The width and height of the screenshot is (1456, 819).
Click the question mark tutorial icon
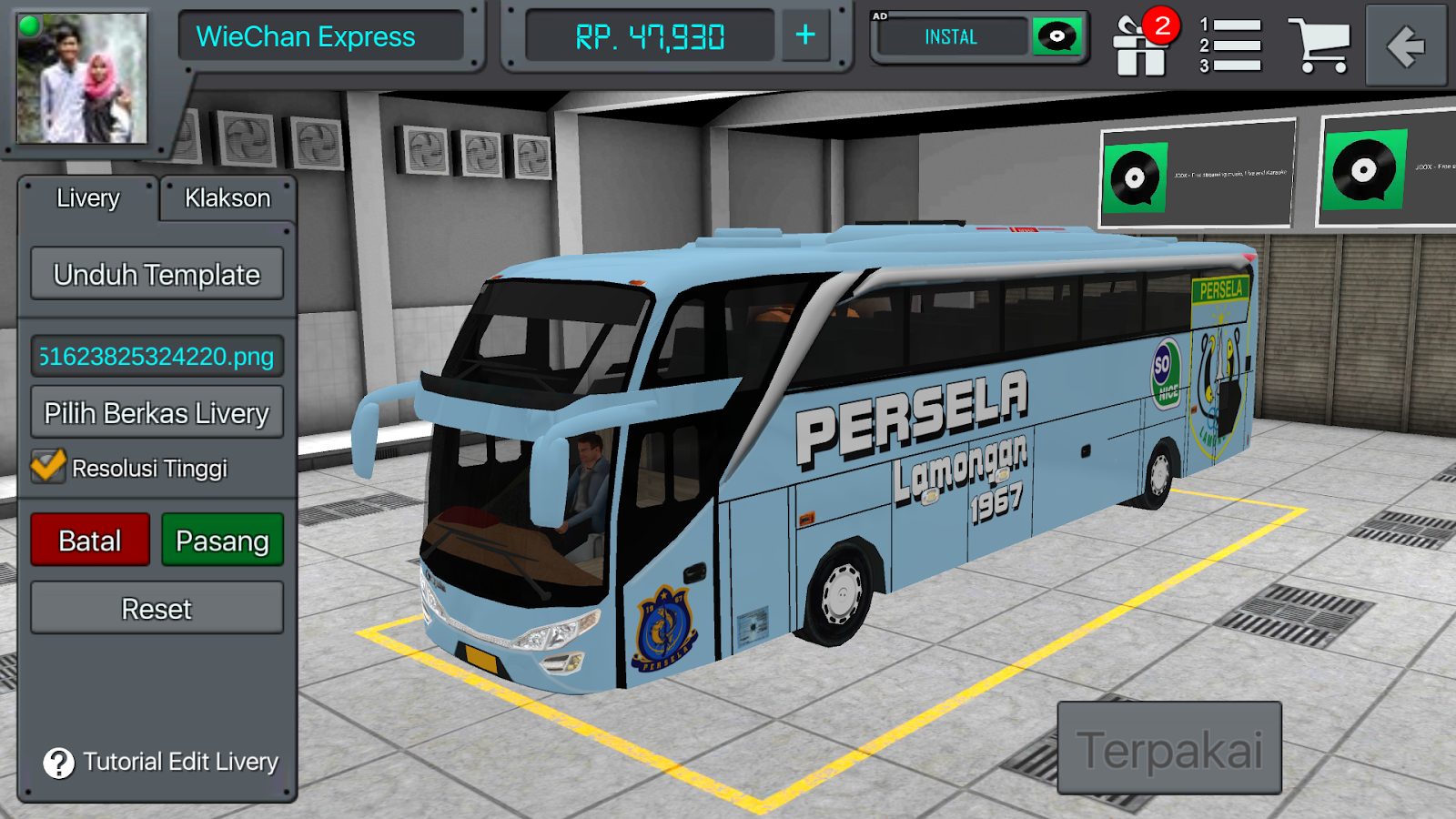(57, 764)
